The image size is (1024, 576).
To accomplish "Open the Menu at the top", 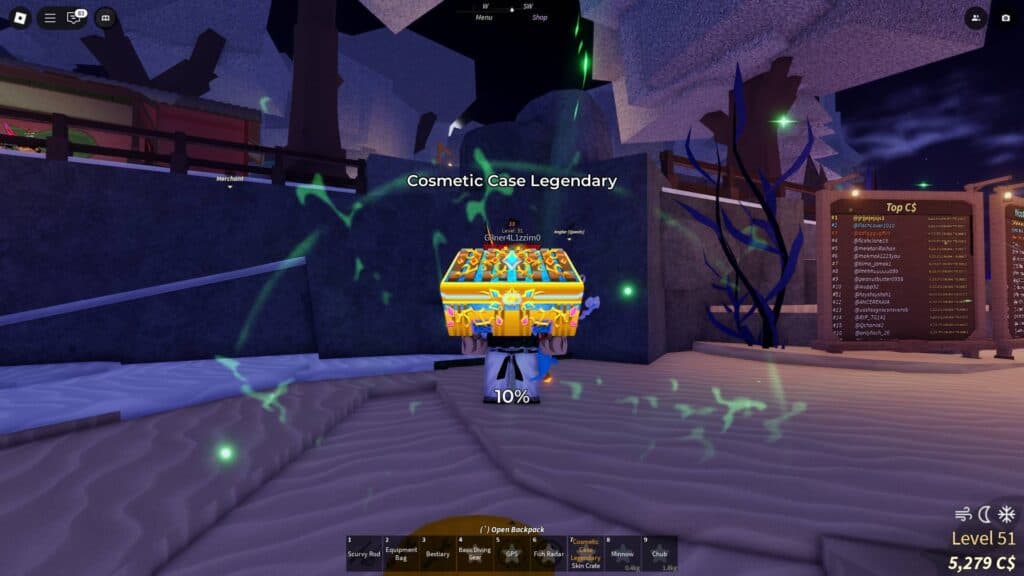I will 484,17.
